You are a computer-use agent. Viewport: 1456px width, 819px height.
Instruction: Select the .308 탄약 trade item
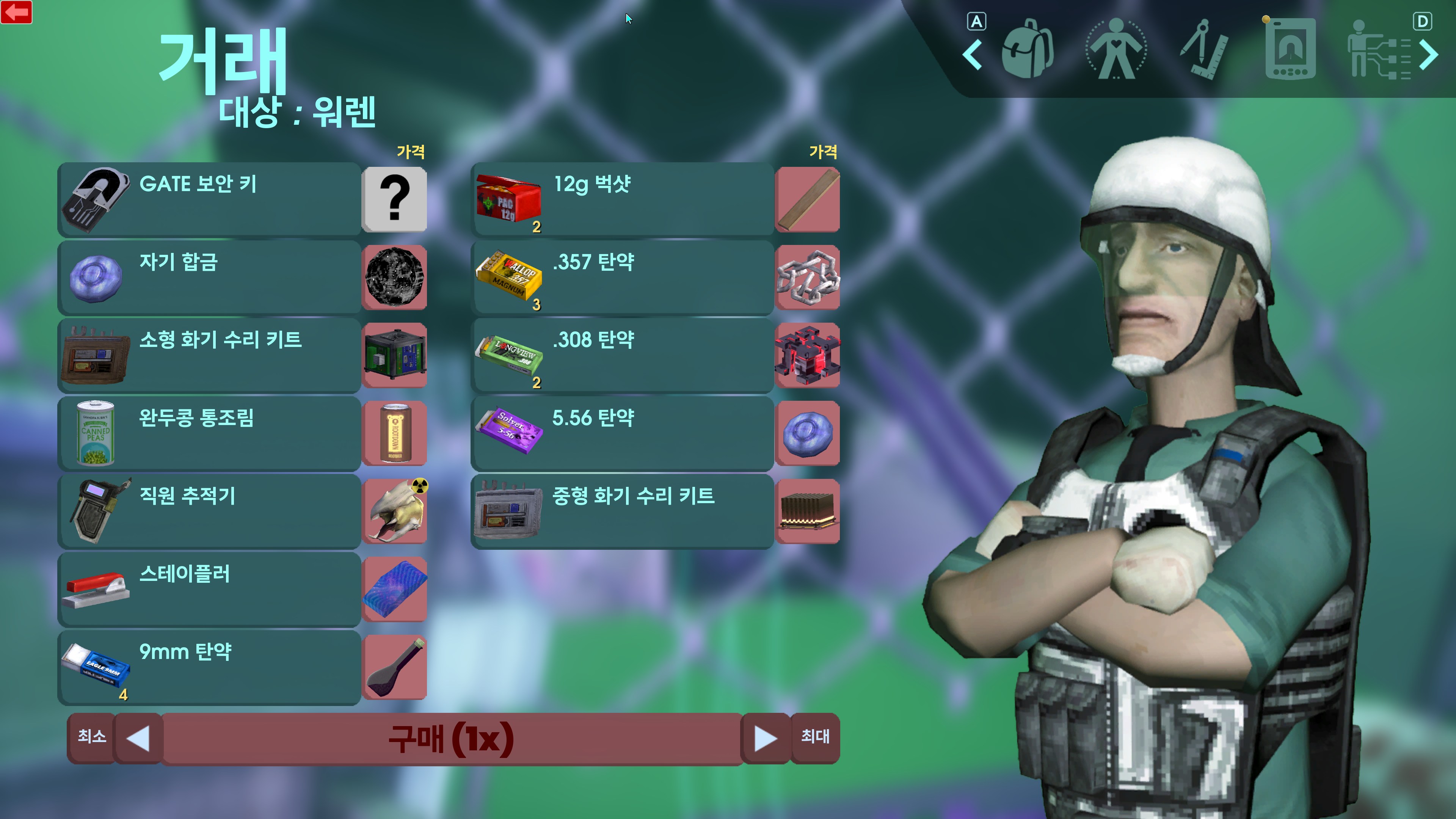coord(622,355)
